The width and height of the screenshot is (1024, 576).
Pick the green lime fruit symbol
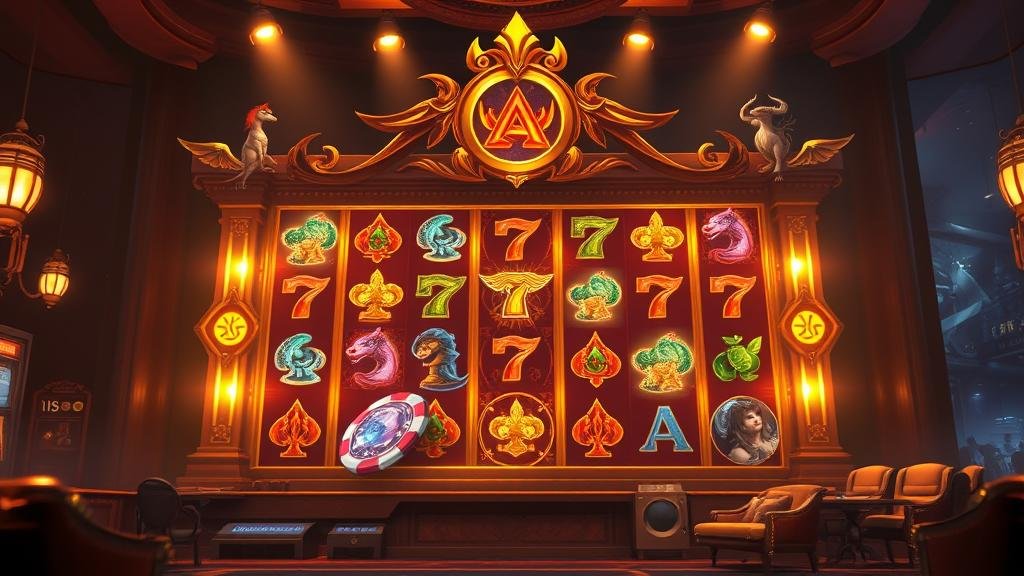pyautogui.click(x=737, y=358)
